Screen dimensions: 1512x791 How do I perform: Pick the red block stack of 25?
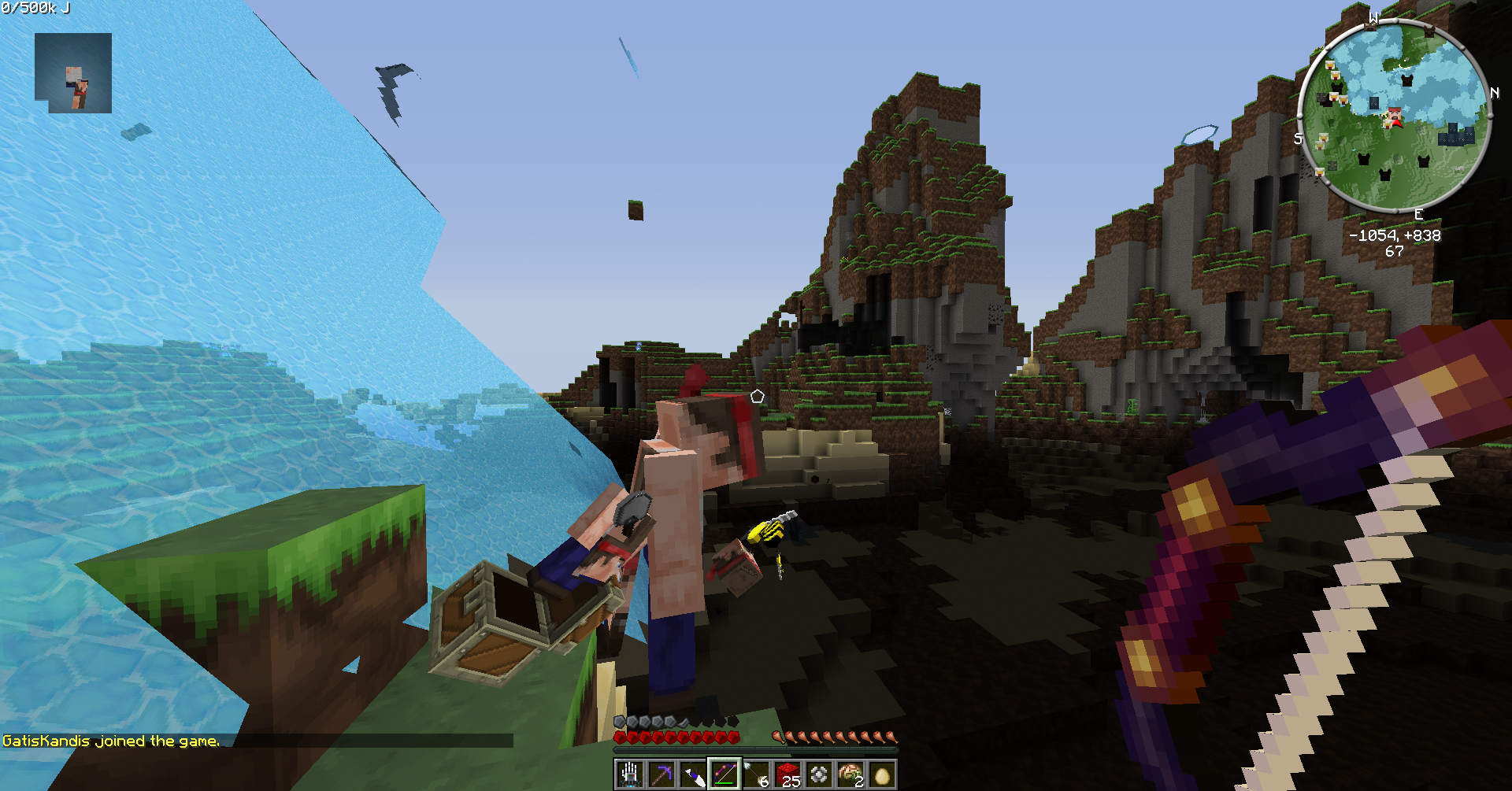point(787,774)
